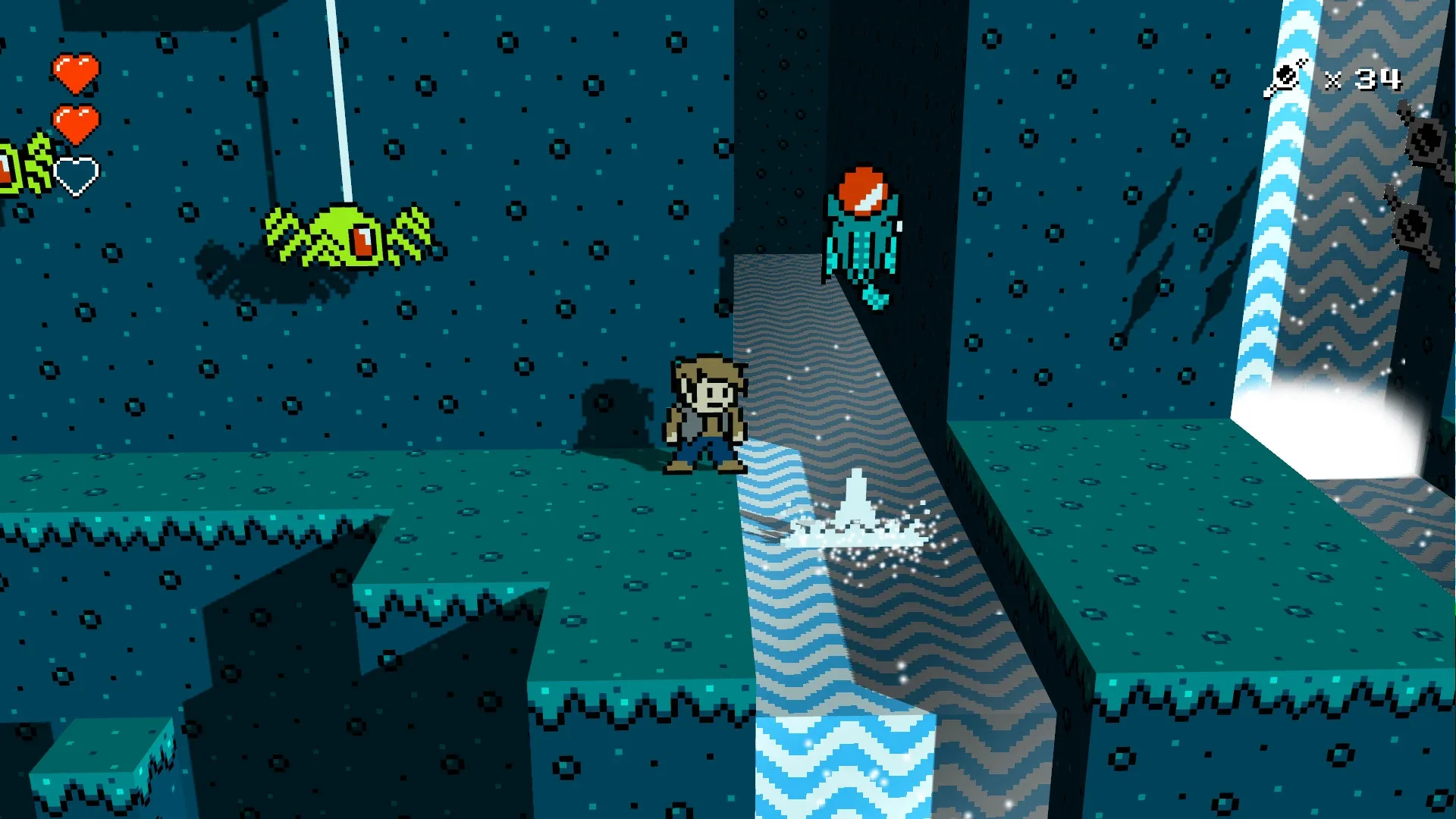Image resolution: width=1456 pixels, height=819 pixels.
Task: Click the dark insect creature at the right edge
Action: pyautogui.click(x=1426, y=140)
